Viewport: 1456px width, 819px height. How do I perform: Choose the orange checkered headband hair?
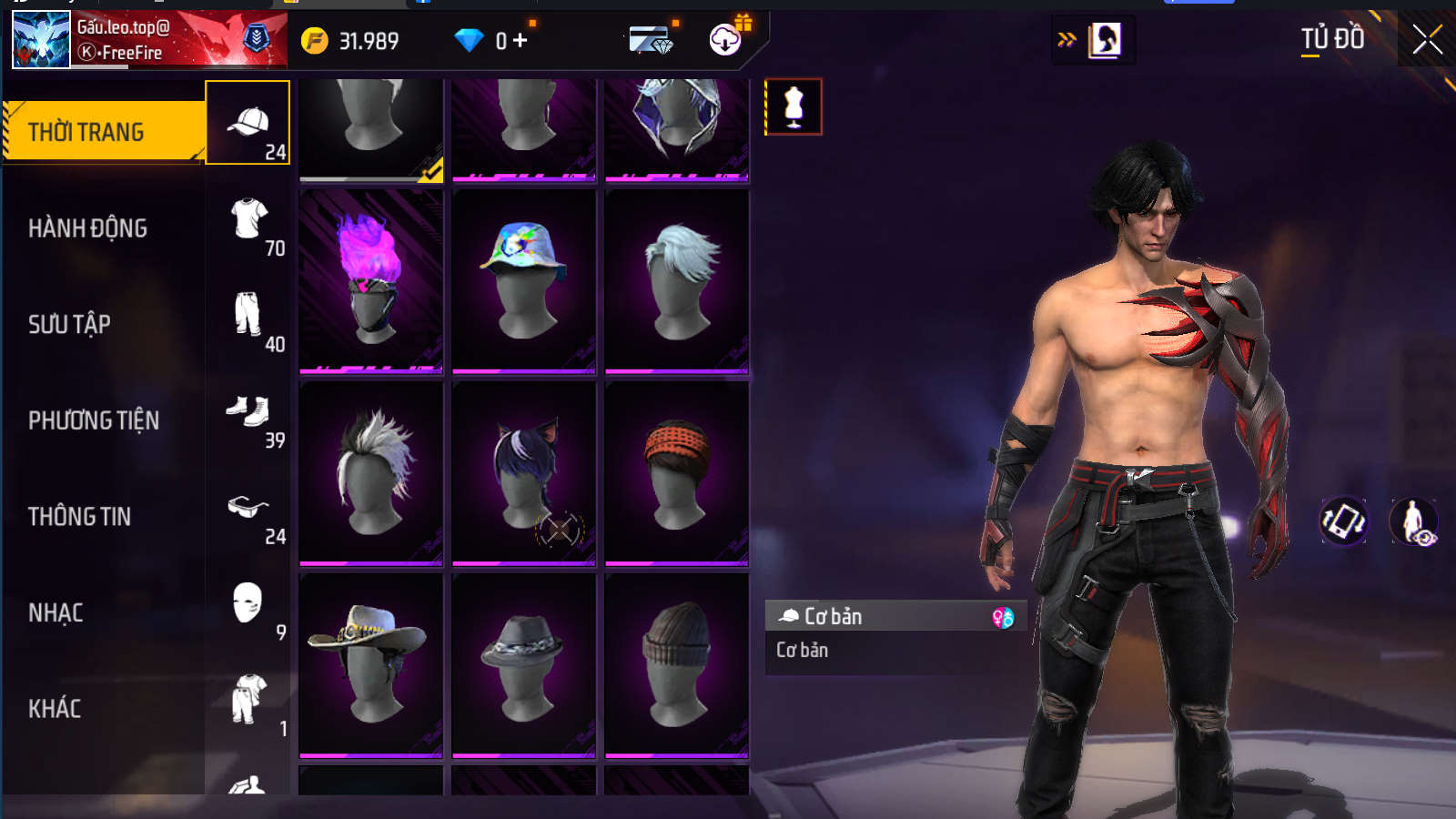coord(677,473)
